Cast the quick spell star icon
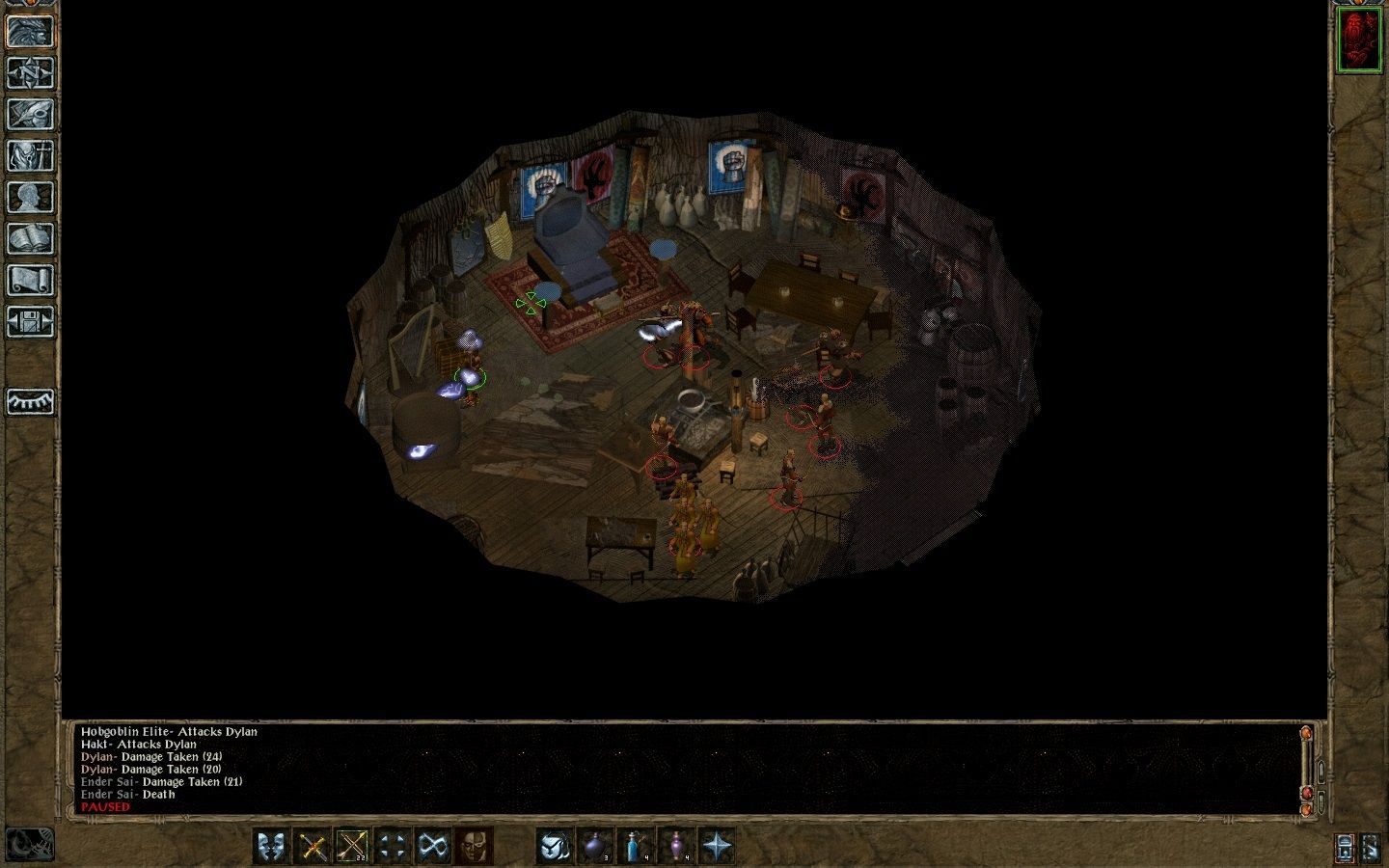Screen dimensions: 1389x868 pyautogui.click(x=717, y=844)
